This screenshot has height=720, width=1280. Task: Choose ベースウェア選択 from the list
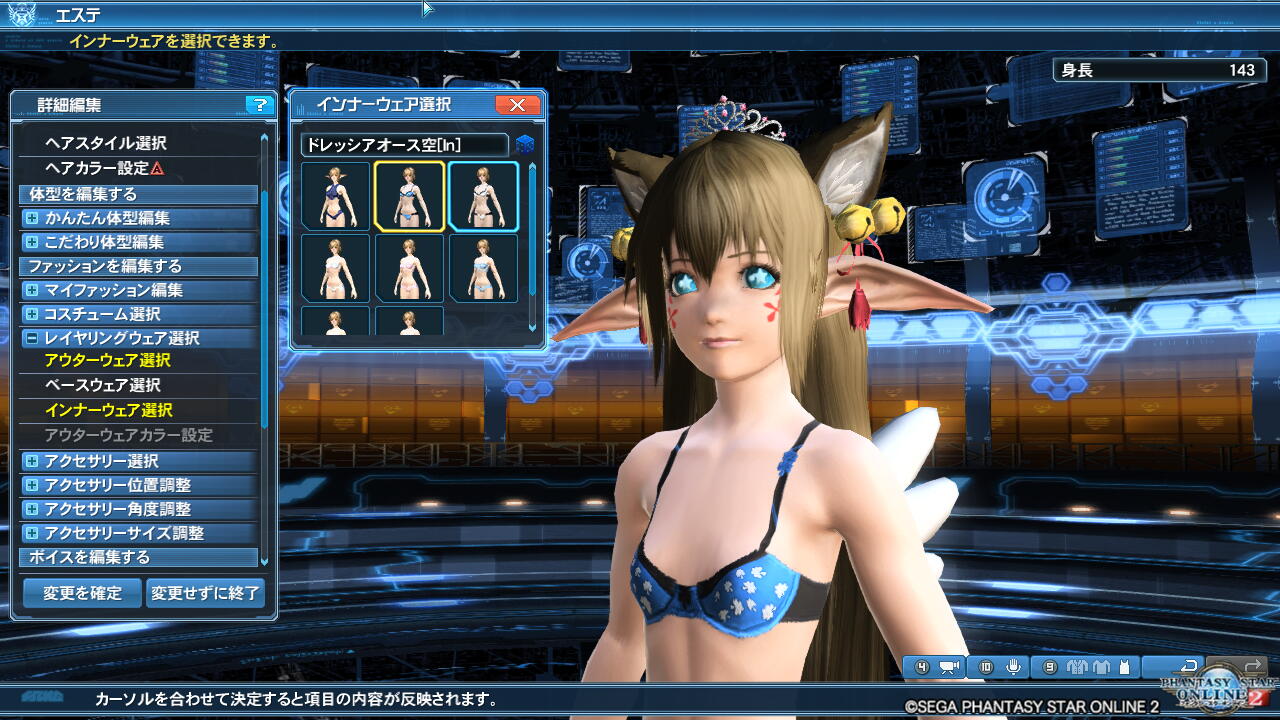click(x=102, y=385)
